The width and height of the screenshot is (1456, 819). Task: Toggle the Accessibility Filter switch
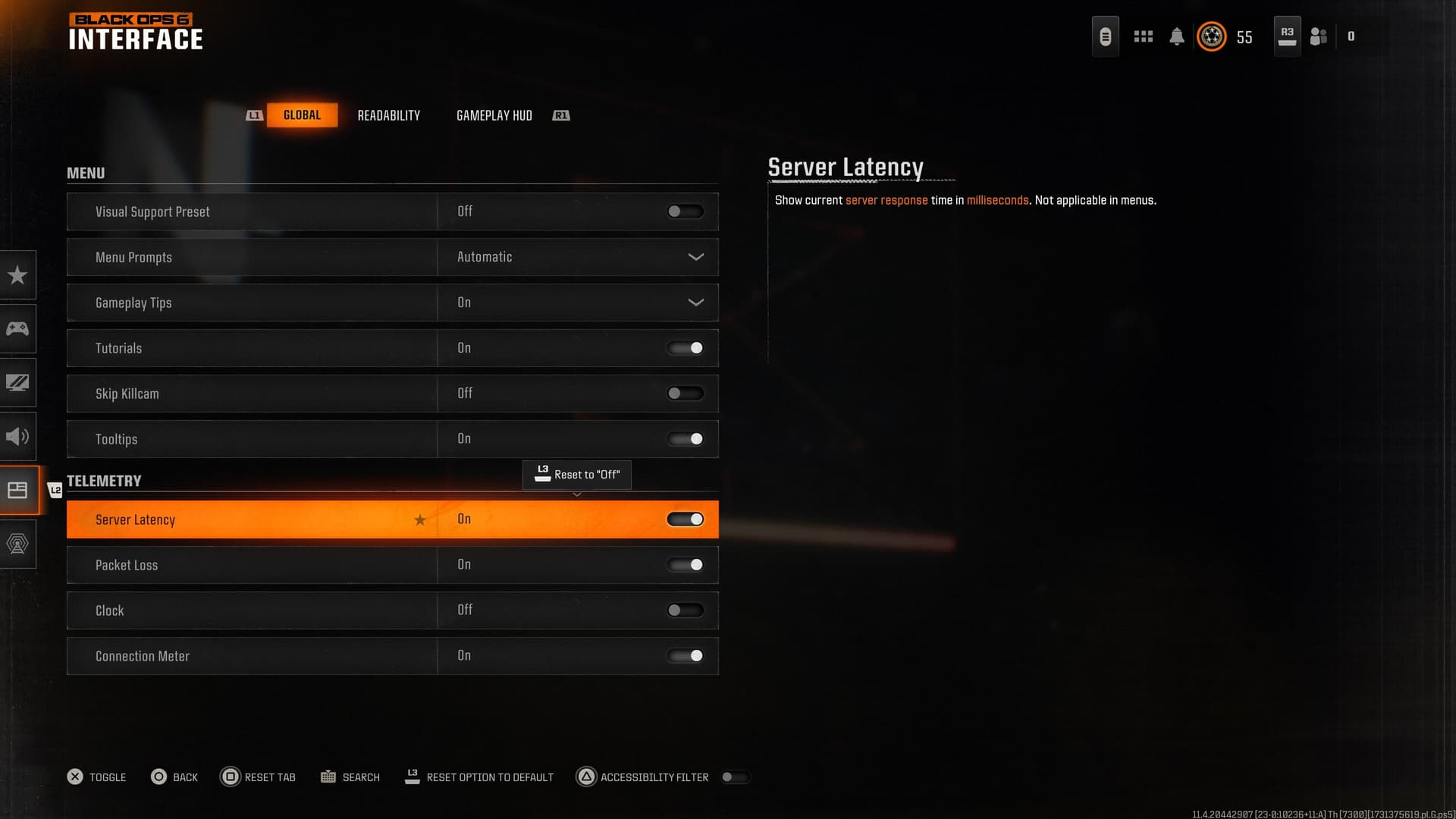735,777
